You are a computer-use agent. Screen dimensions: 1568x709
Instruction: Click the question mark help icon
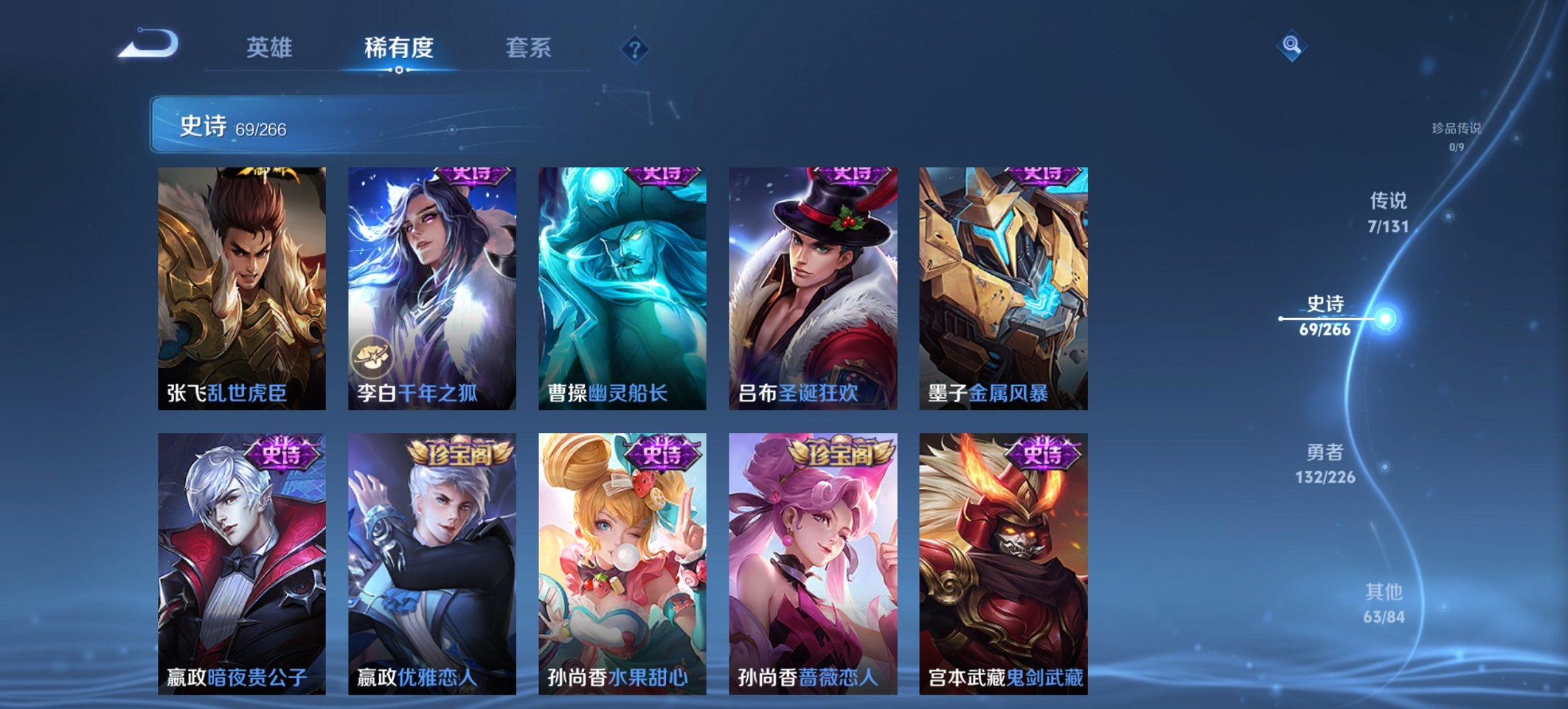coord(635,48)
